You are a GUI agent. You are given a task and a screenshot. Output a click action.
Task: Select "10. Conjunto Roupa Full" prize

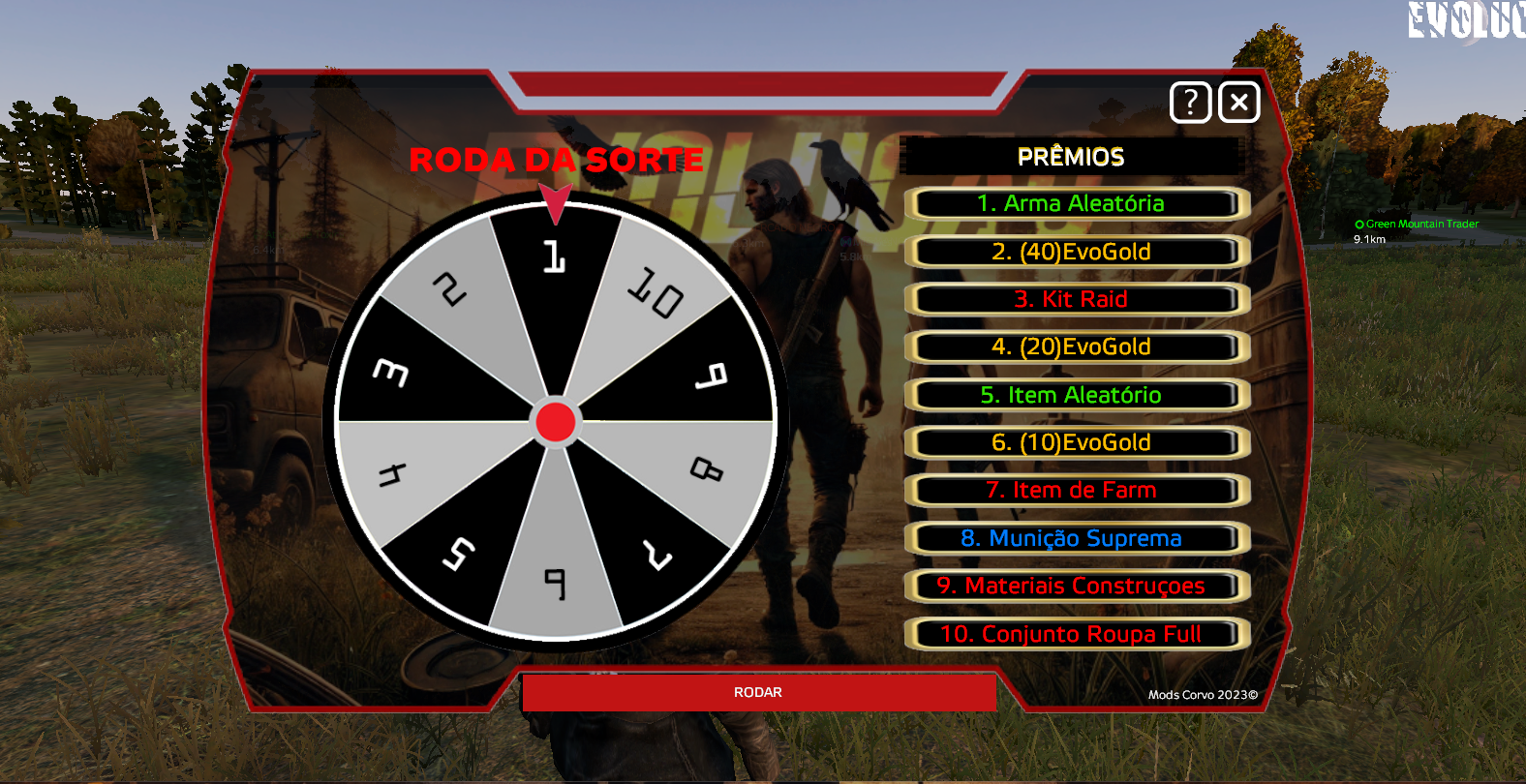tap(1075, 634)
